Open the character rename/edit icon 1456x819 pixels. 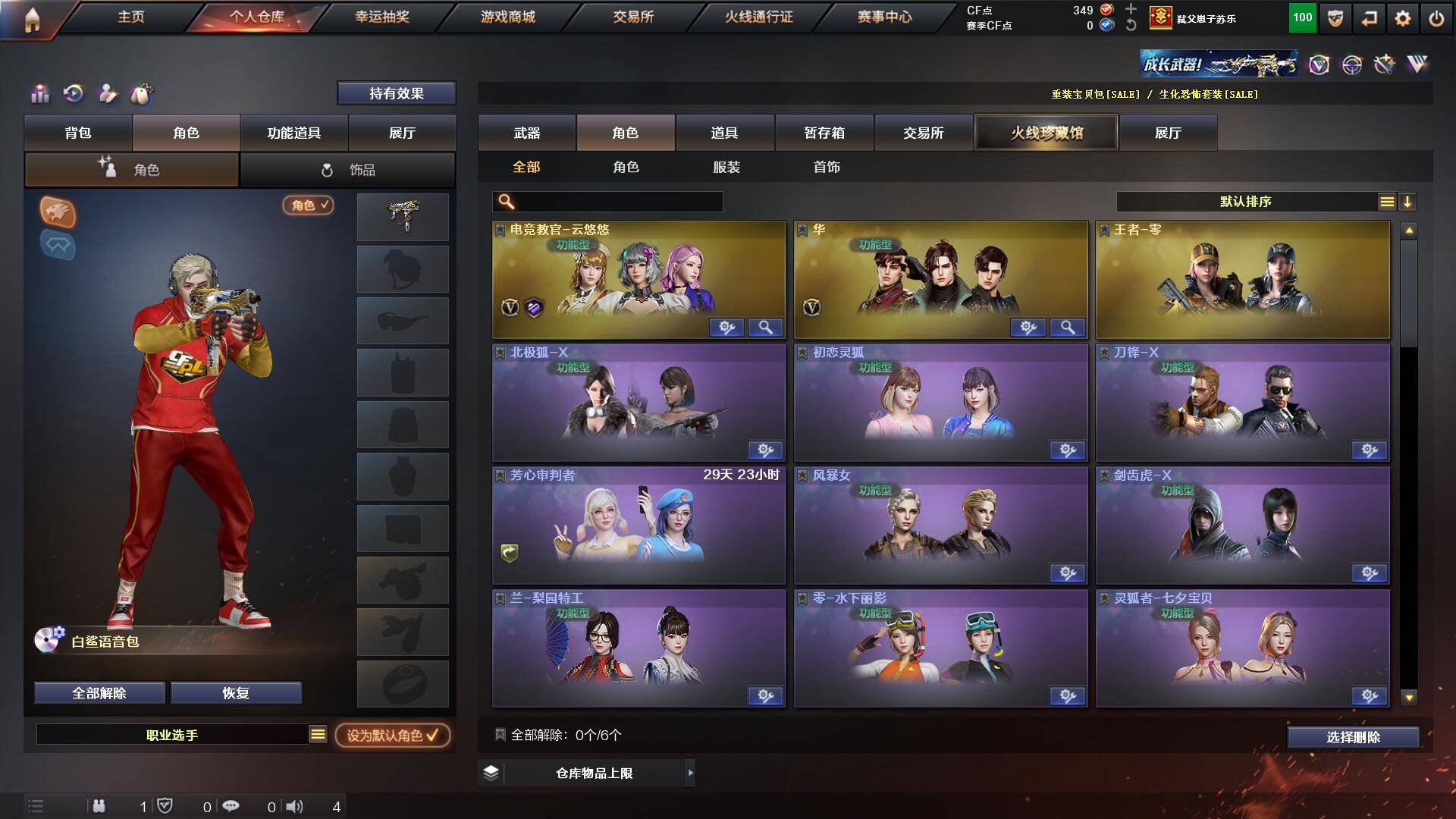click(x=108, y=93)
